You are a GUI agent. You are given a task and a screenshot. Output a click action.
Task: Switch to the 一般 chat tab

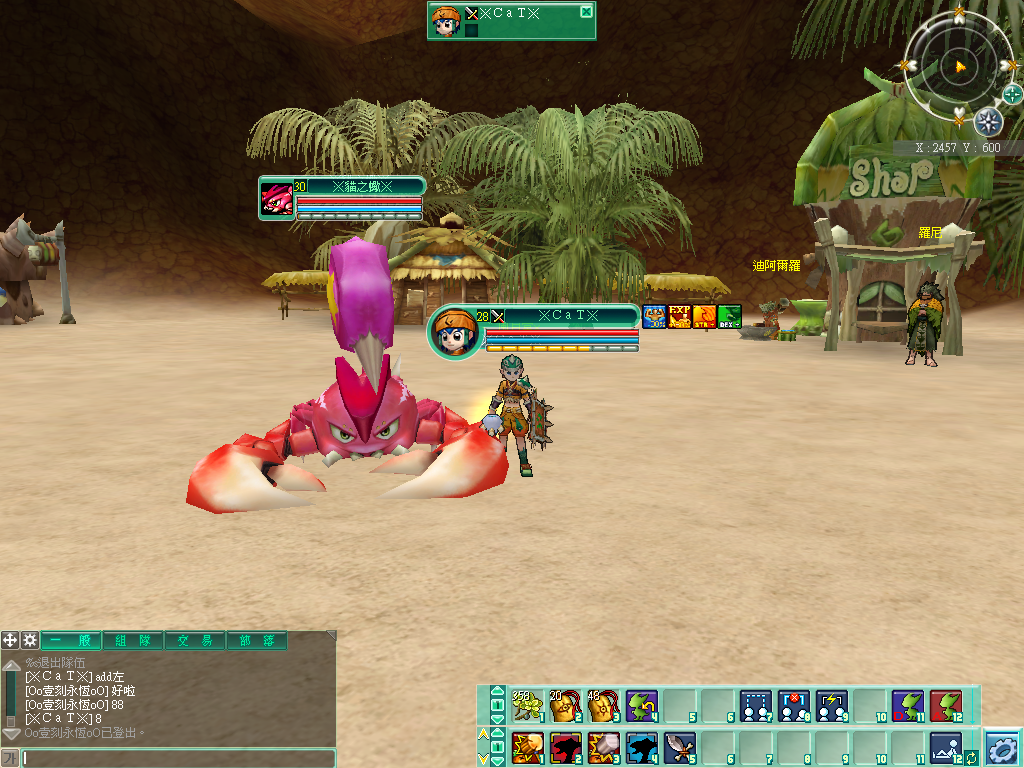pos(71,641)
